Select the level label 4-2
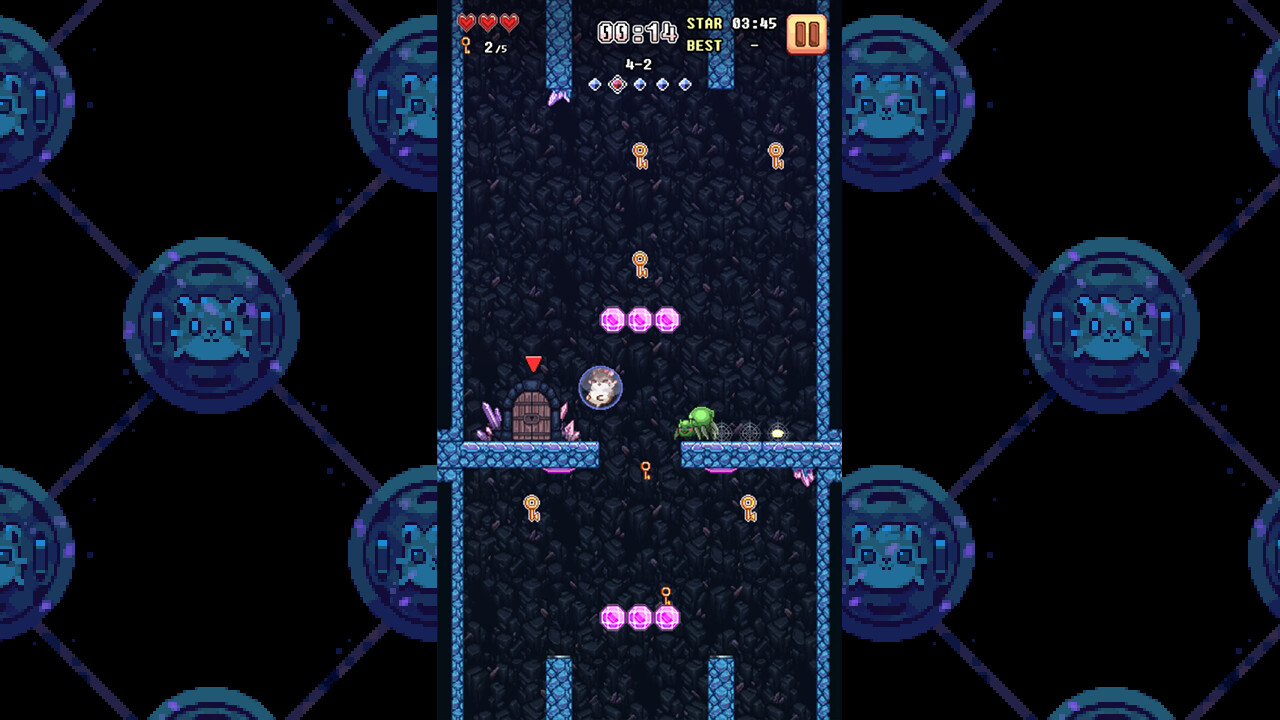Viewport: 1280px width, 720px height. (638, 64)
